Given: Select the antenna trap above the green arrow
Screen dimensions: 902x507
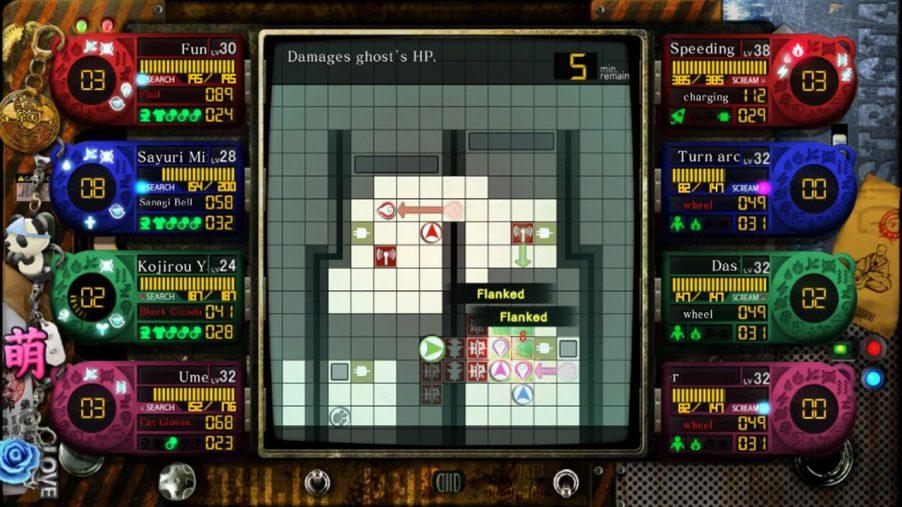Looking at the screenshot, I should [x=522, y=233].
